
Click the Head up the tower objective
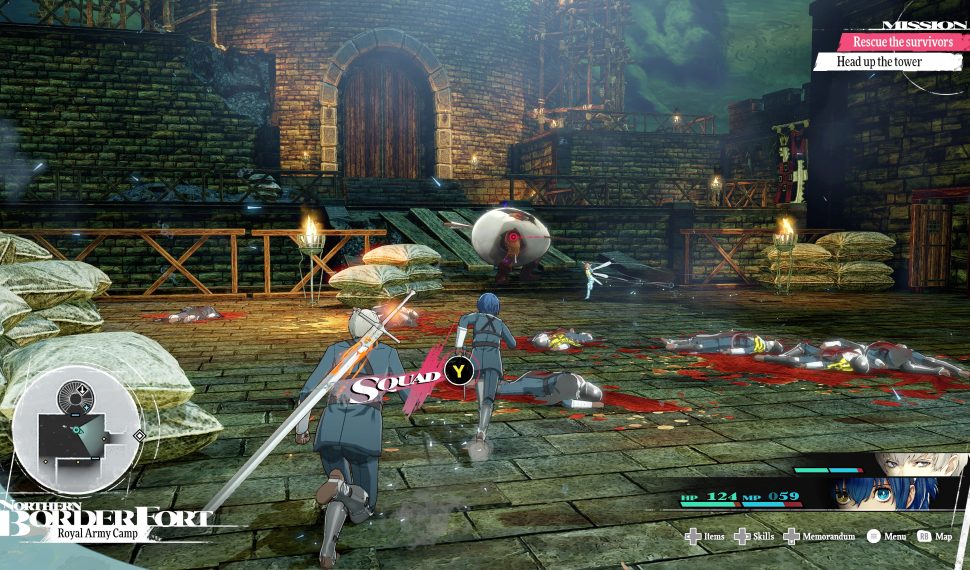click(x=880, y=62)
